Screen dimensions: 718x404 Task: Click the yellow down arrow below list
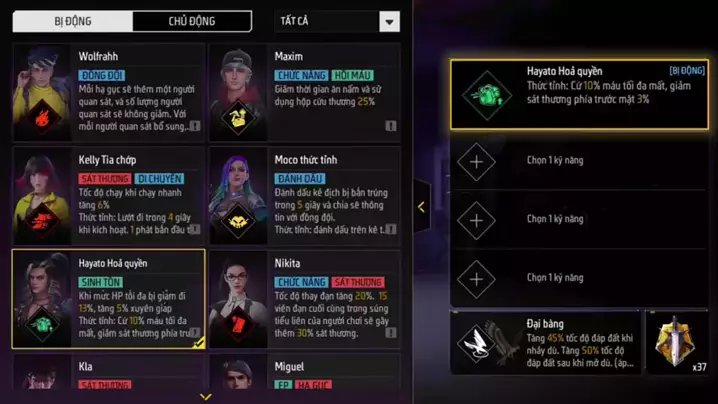coord(206,397)
